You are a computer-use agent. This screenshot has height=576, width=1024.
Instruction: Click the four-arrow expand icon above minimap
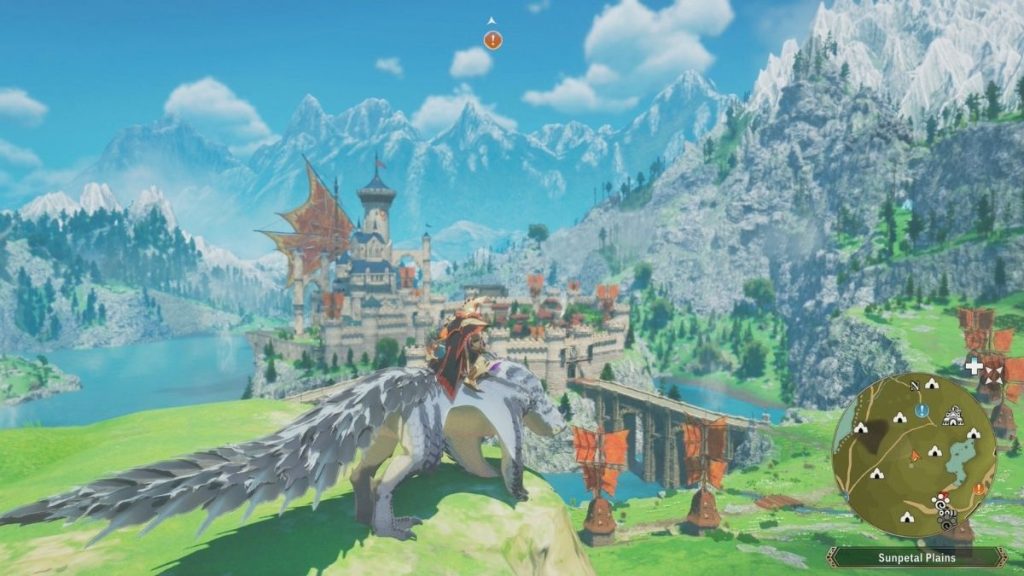tap(993, 372)
